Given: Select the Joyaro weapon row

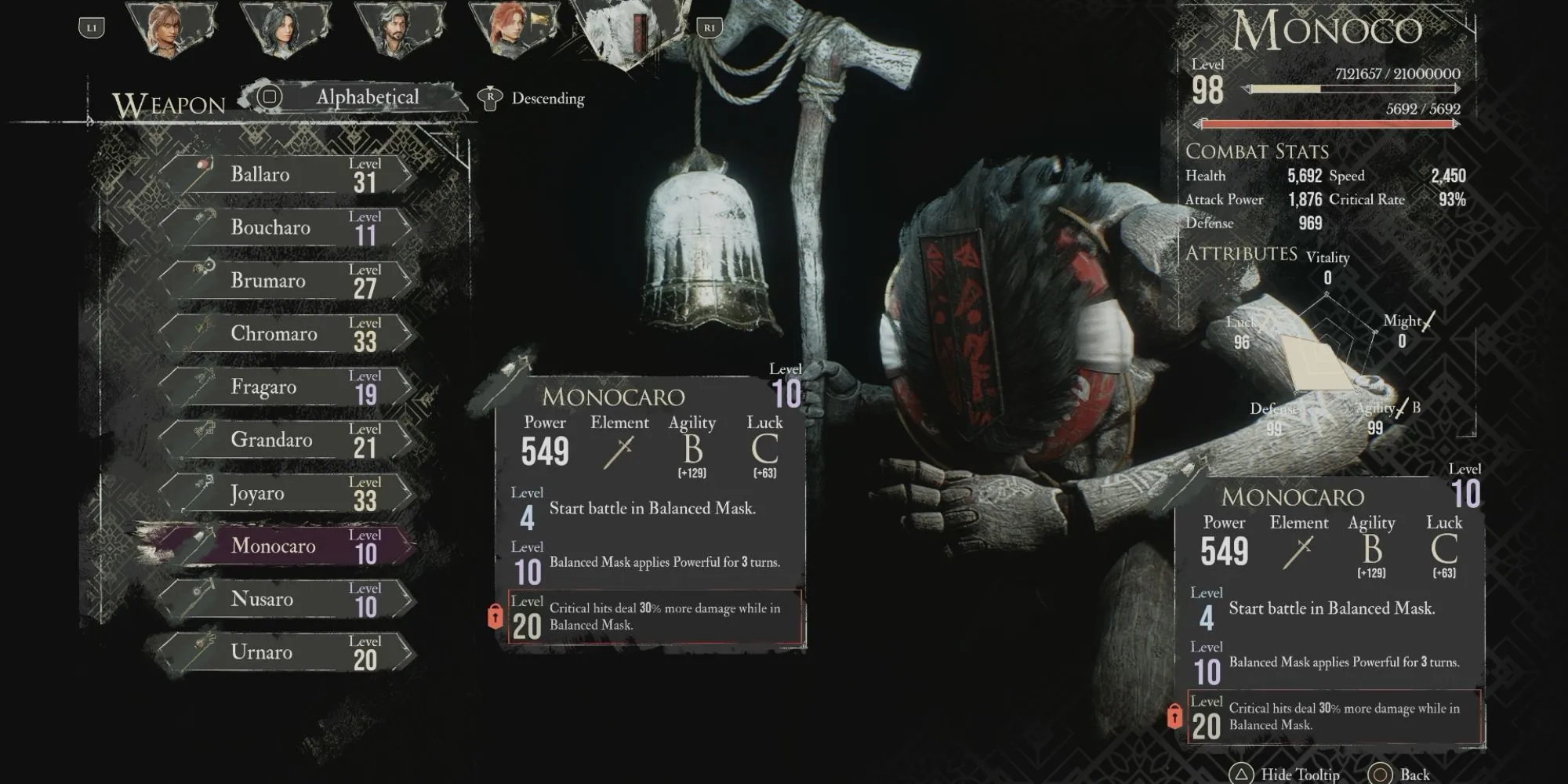Looking at the screenshot, I should tap(286, 493).
